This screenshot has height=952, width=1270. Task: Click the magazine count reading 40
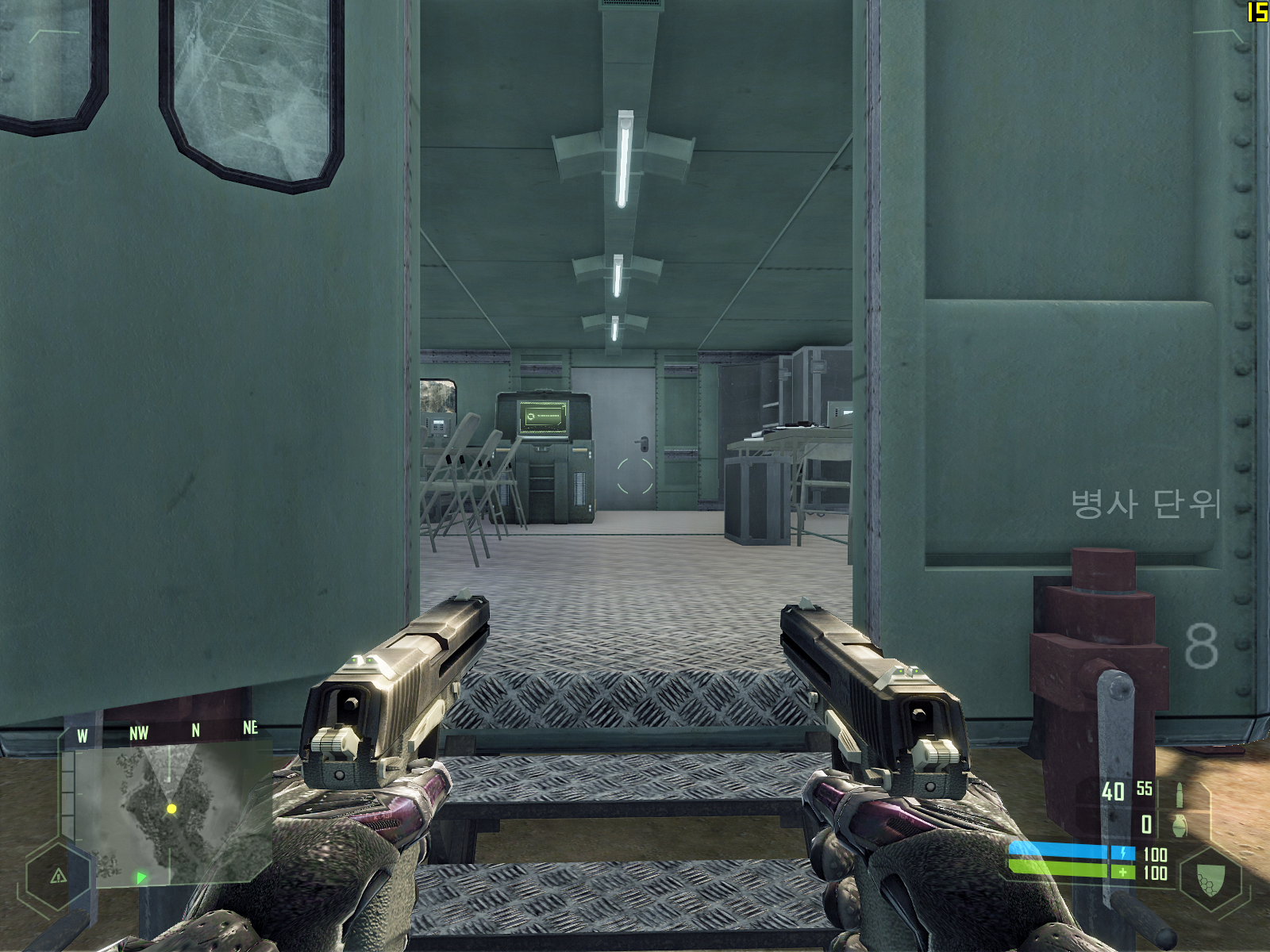1113,790
